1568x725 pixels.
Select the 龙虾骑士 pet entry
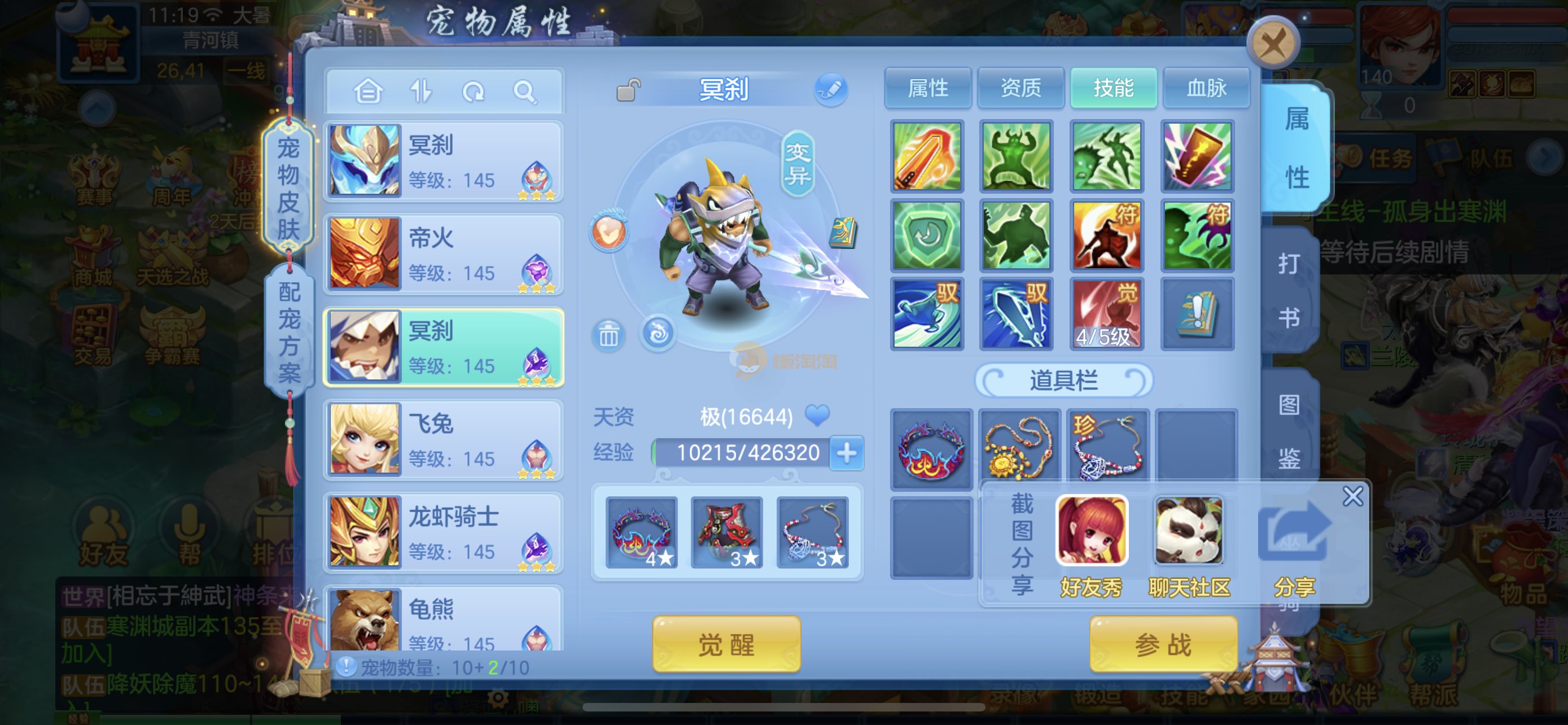[x=443, y=532]
